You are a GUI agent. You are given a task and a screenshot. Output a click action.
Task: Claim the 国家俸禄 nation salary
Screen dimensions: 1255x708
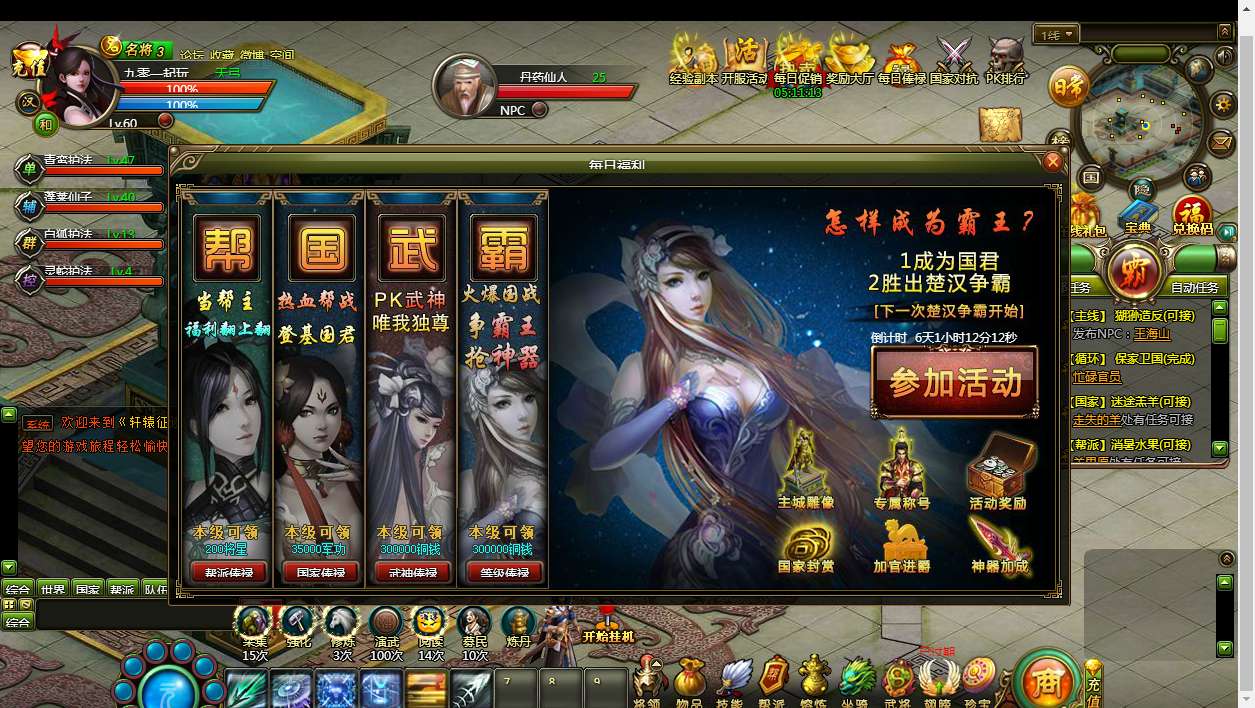320,573
